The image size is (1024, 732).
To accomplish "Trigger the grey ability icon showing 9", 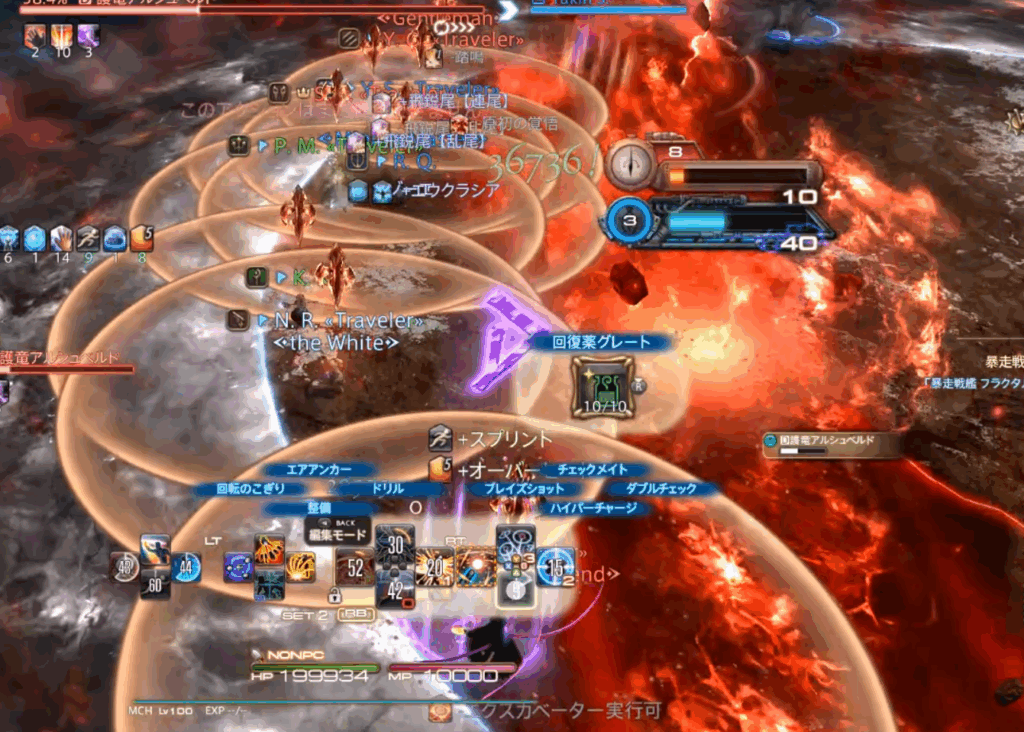I will point(515,590).
